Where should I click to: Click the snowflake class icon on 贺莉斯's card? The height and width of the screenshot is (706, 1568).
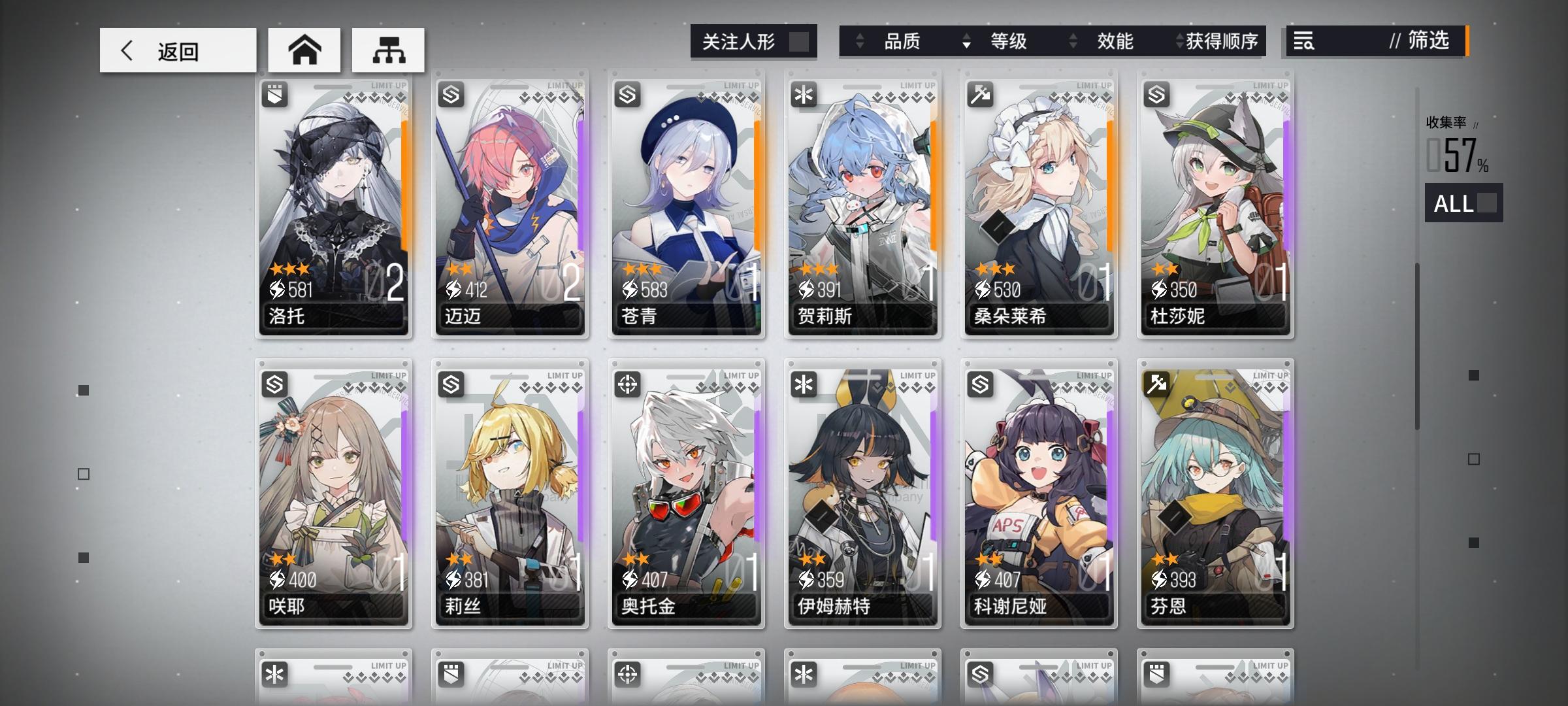[x=805, y=93]
